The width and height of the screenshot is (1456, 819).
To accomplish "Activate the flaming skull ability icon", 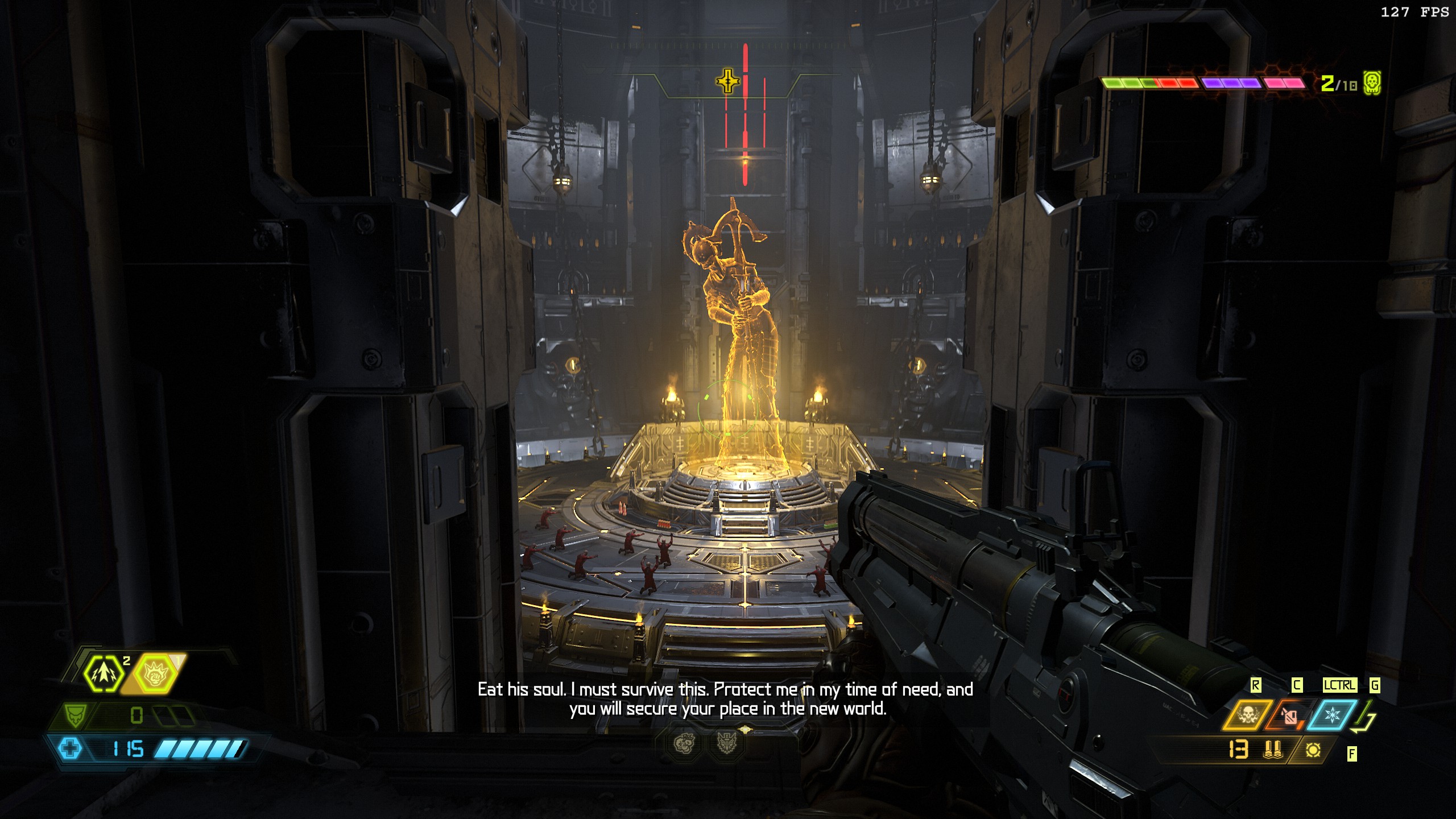I will 1247,715.
